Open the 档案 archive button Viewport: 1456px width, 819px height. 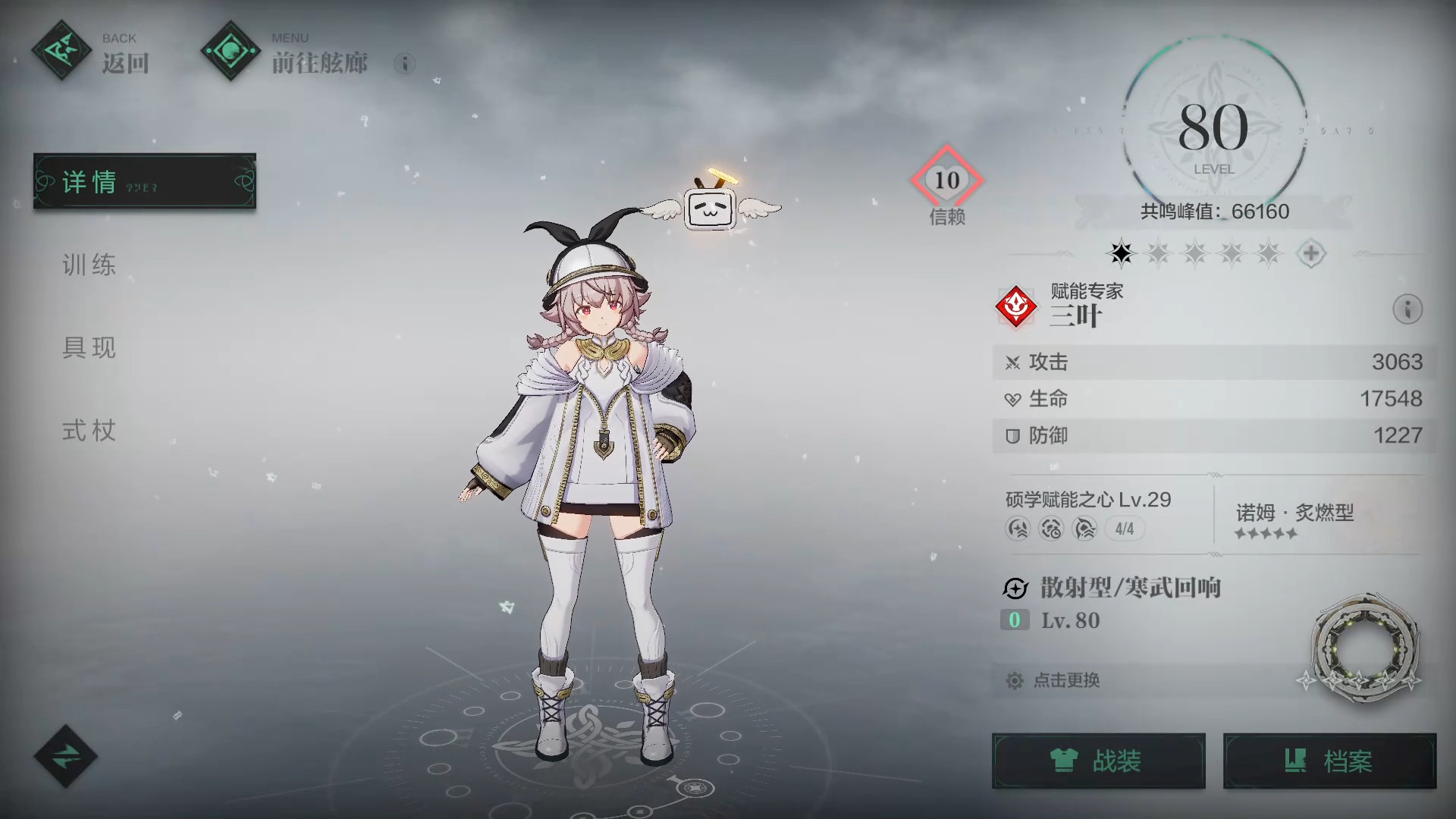1329,761
